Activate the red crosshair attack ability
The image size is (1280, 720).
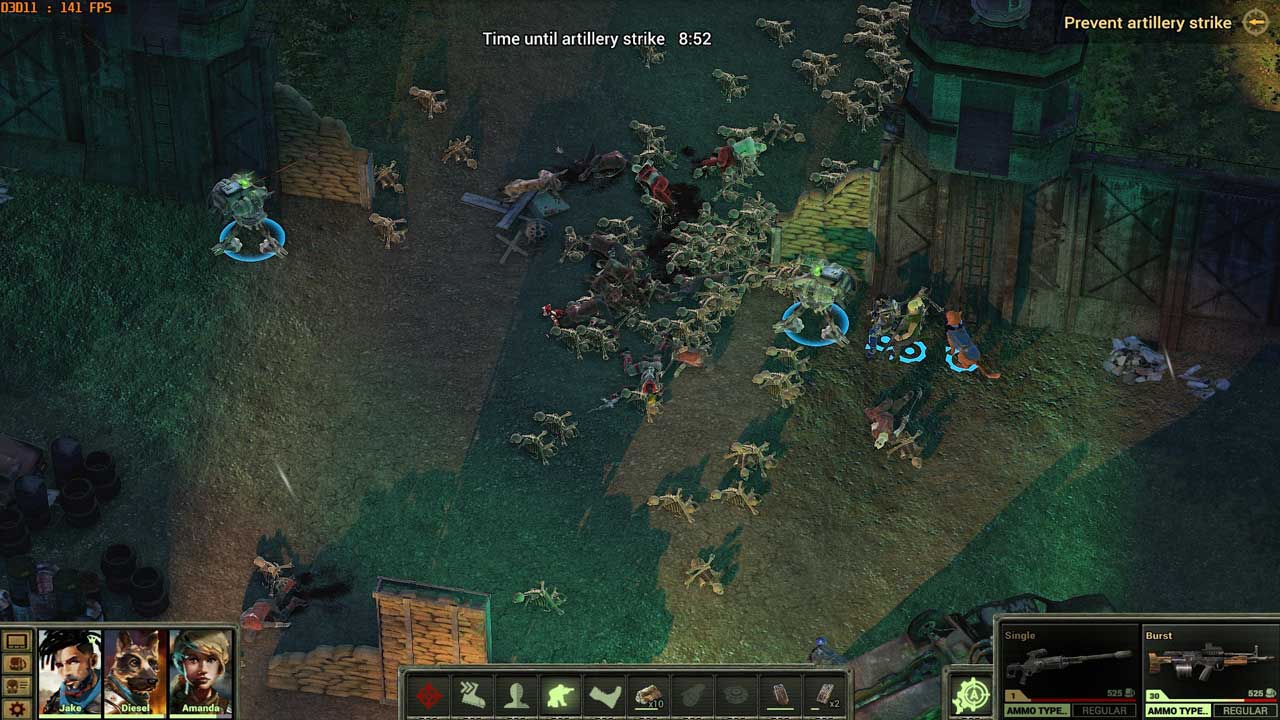click(430, 695)
